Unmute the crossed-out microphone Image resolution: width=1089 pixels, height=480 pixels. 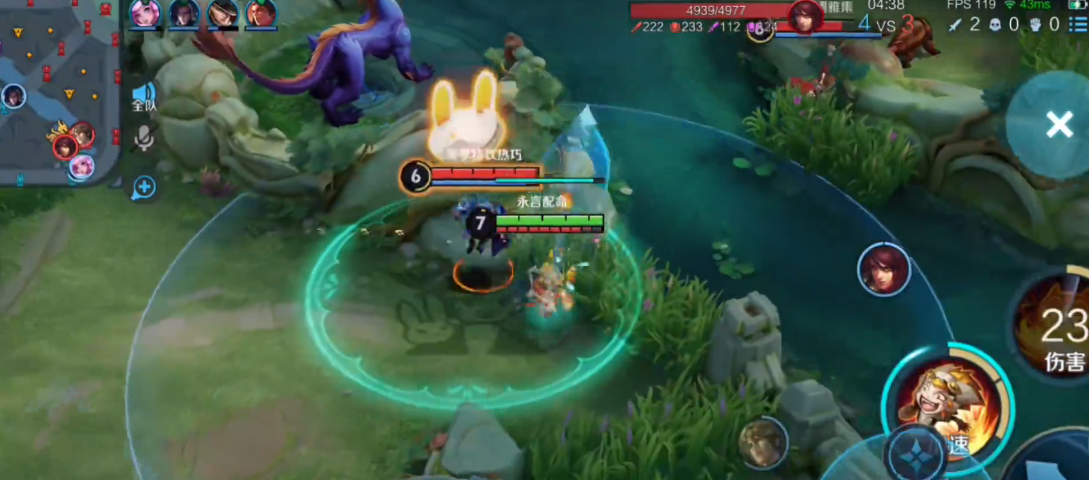(144, 138)
